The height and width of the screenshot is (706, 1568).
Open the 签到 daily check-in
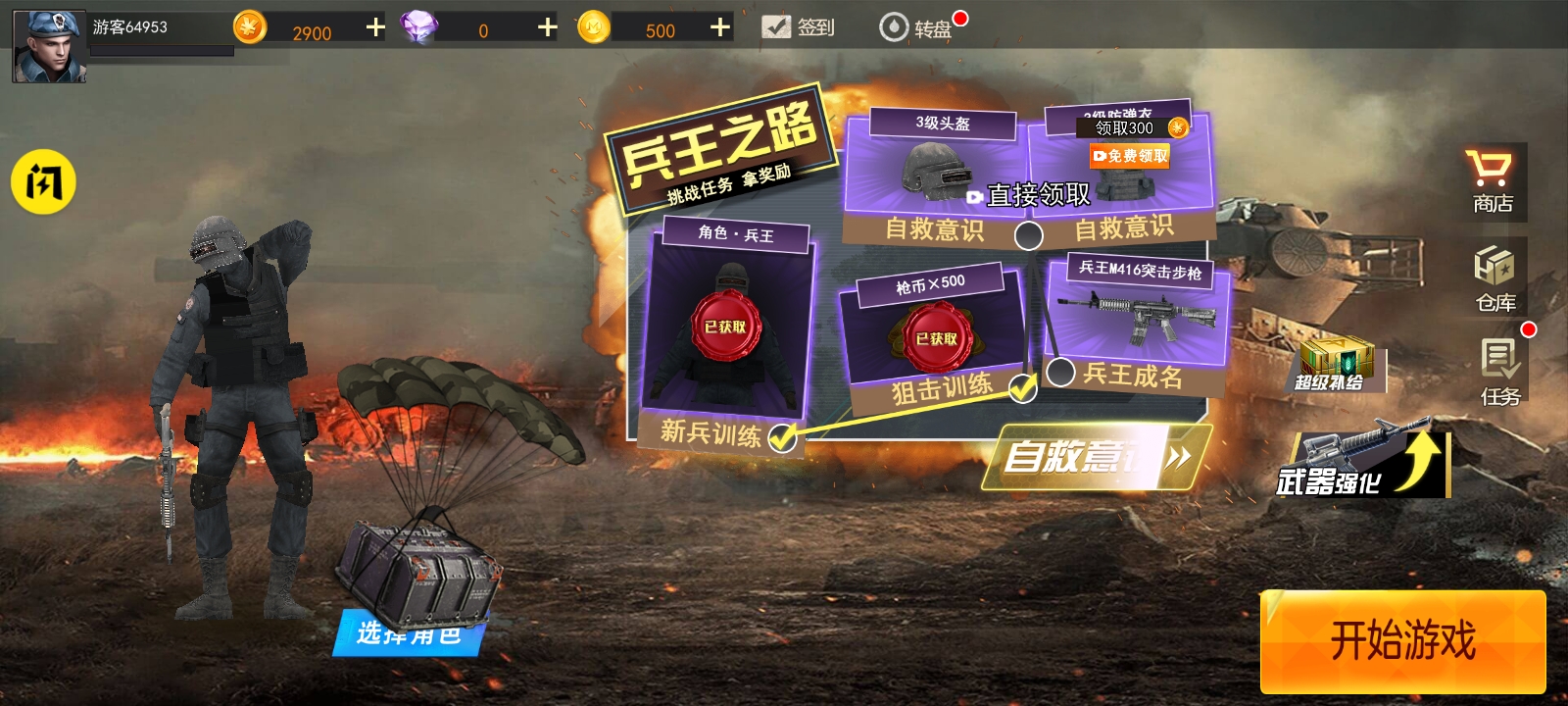coord(798,27)
